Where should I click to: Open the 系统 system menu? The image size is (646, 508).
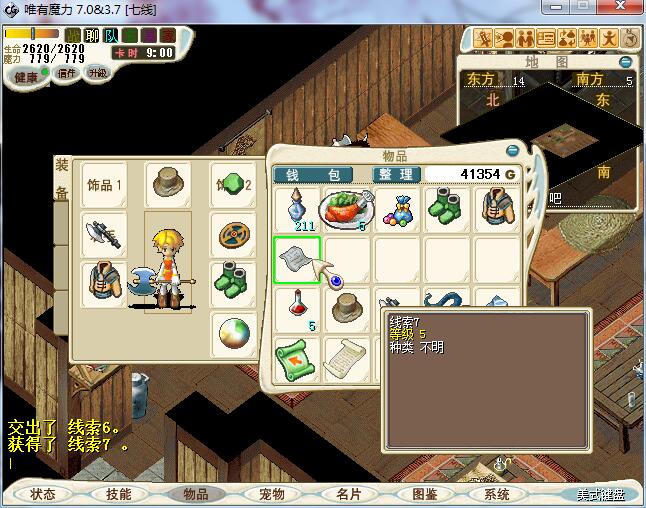tap(497, 494)
